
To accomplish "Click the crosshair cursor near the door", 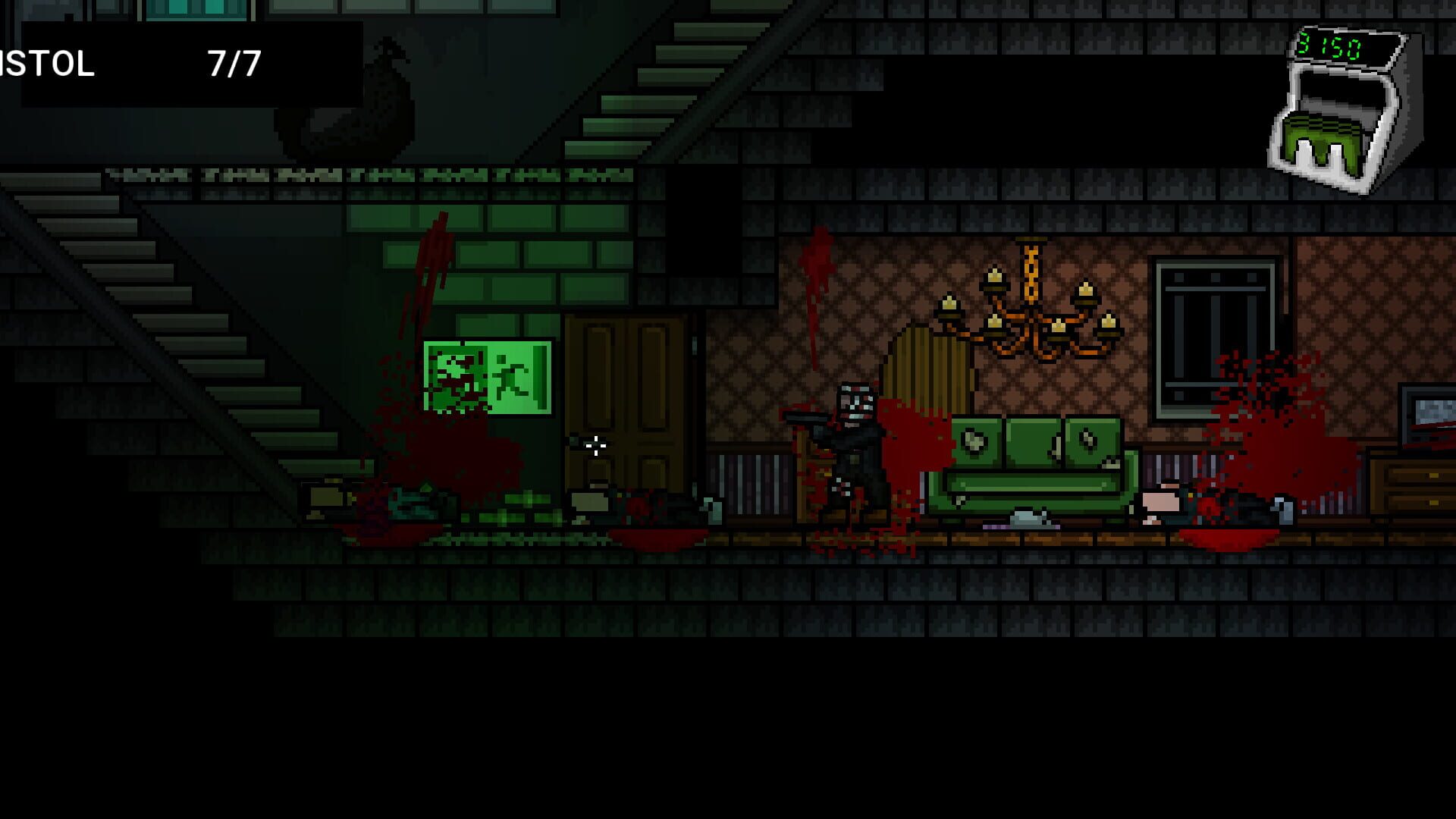I will 594,446.
